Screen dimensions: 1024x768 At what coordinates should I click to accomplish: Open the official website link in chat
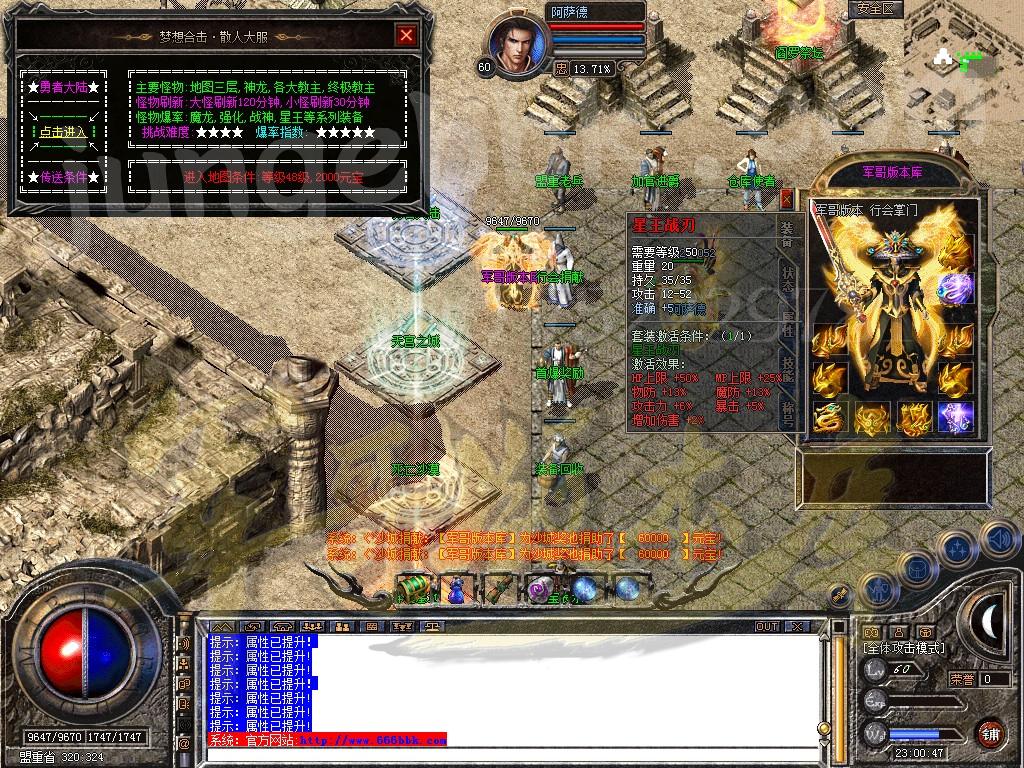click(372, 741)
